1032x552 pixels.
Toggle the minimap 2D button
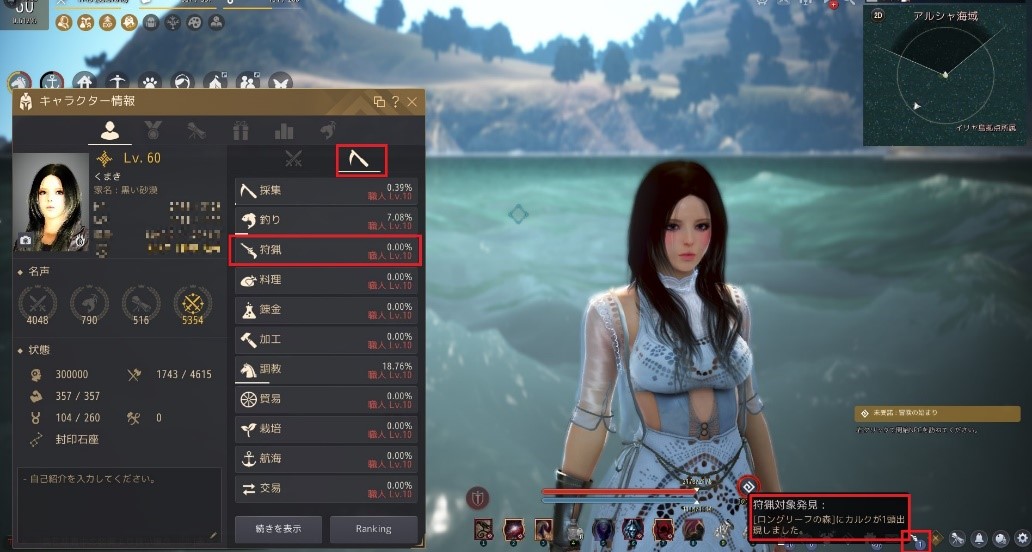(x=878, y=15)
